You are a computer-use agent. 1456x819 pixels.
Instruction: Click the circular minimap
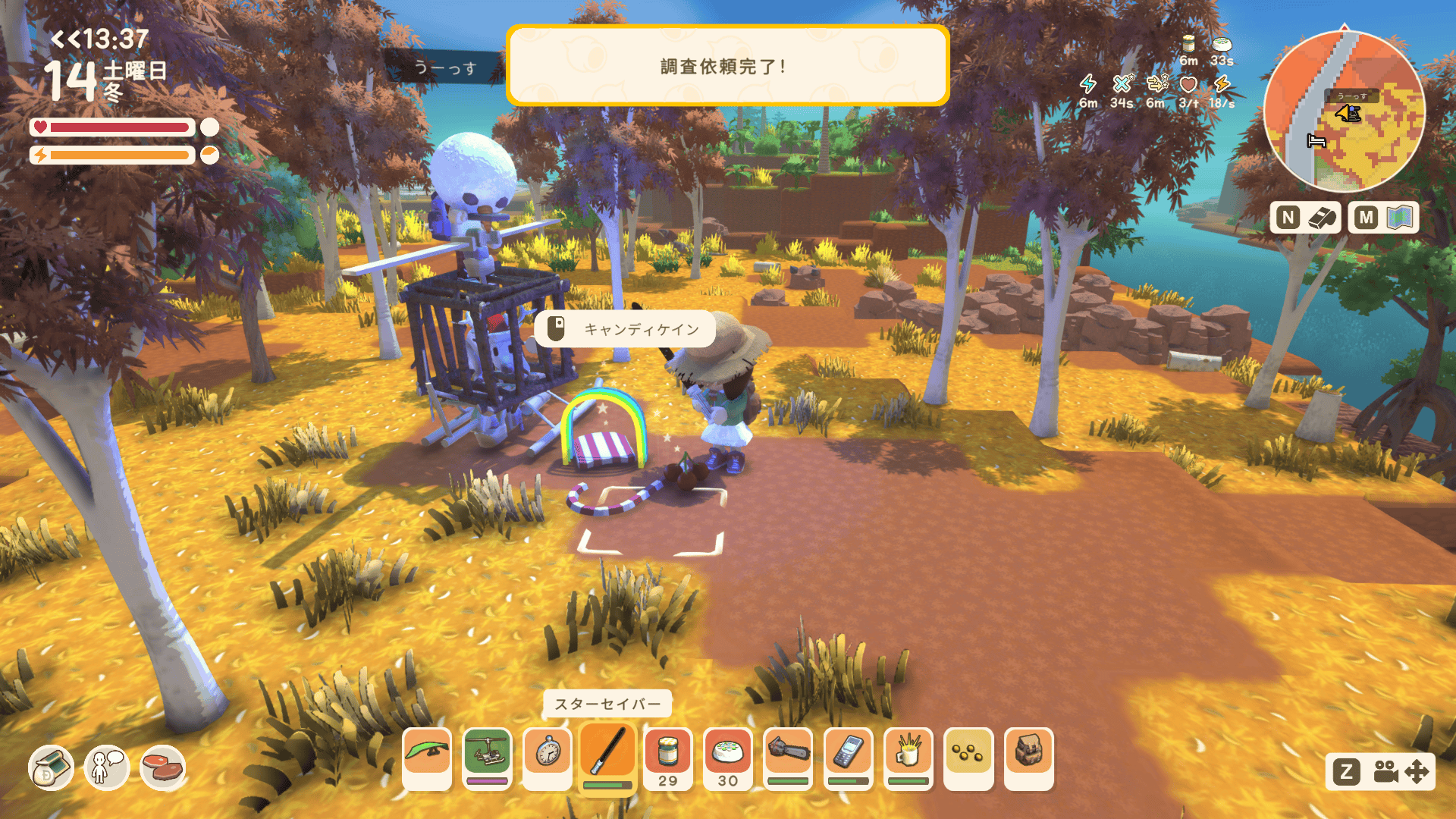coord(1345,111)
